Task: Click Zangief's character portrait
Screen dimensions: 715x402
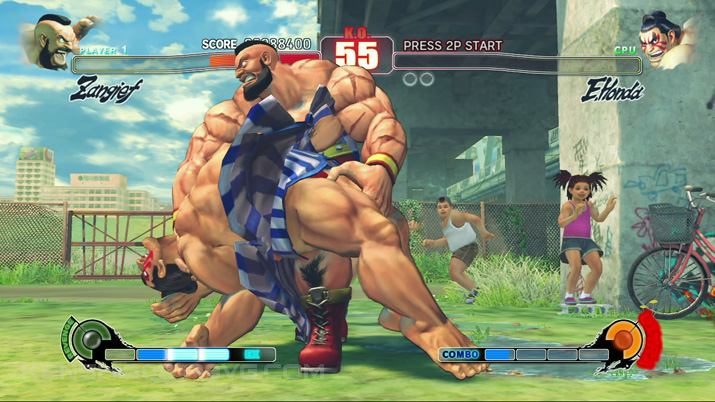Action: pyautogui.click(x=53, y=40)
